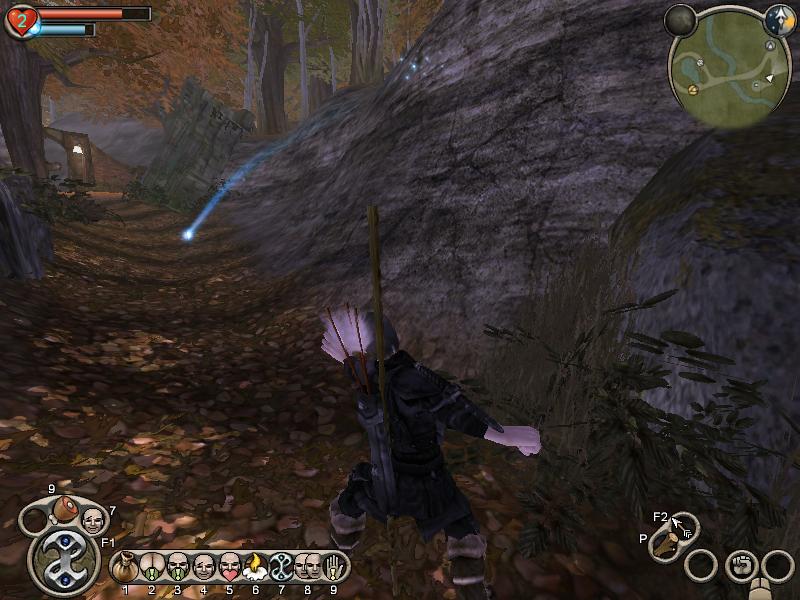Click the Guild seal emblem button

coord(63,563)
